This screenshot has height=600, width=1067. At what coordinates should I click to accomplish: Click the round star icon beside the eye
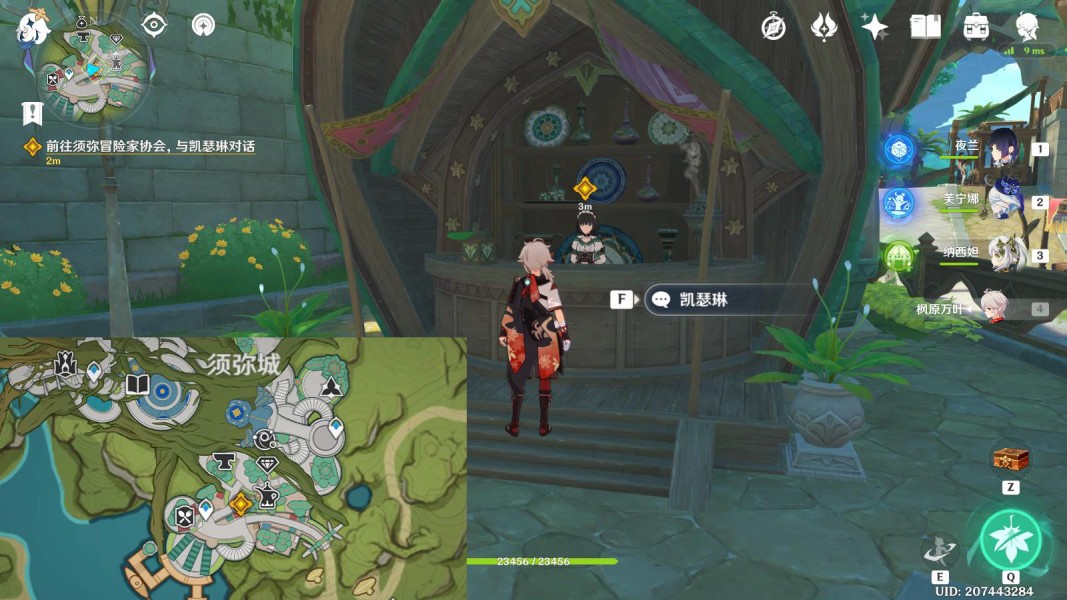[x=203, y=25]
